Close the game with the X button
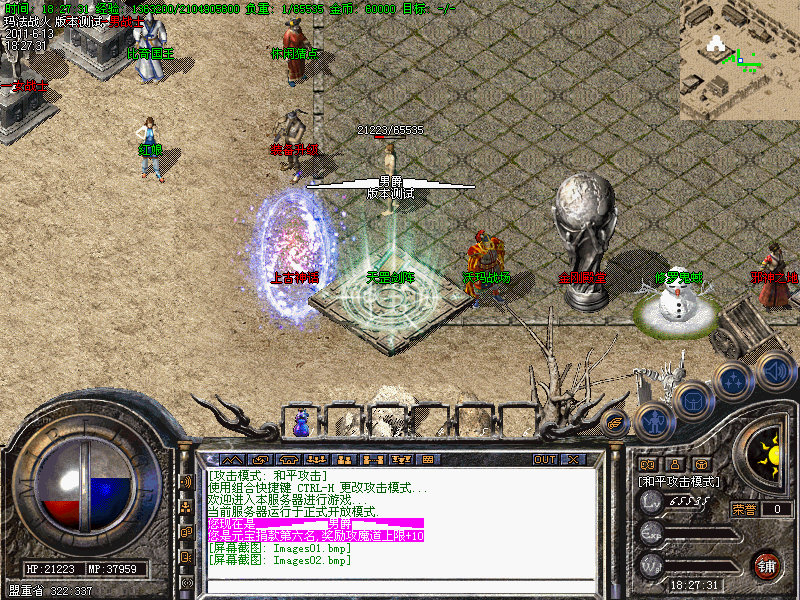This screenshot has height=600, width=800. pyautogui.click(x=573, y=459)
